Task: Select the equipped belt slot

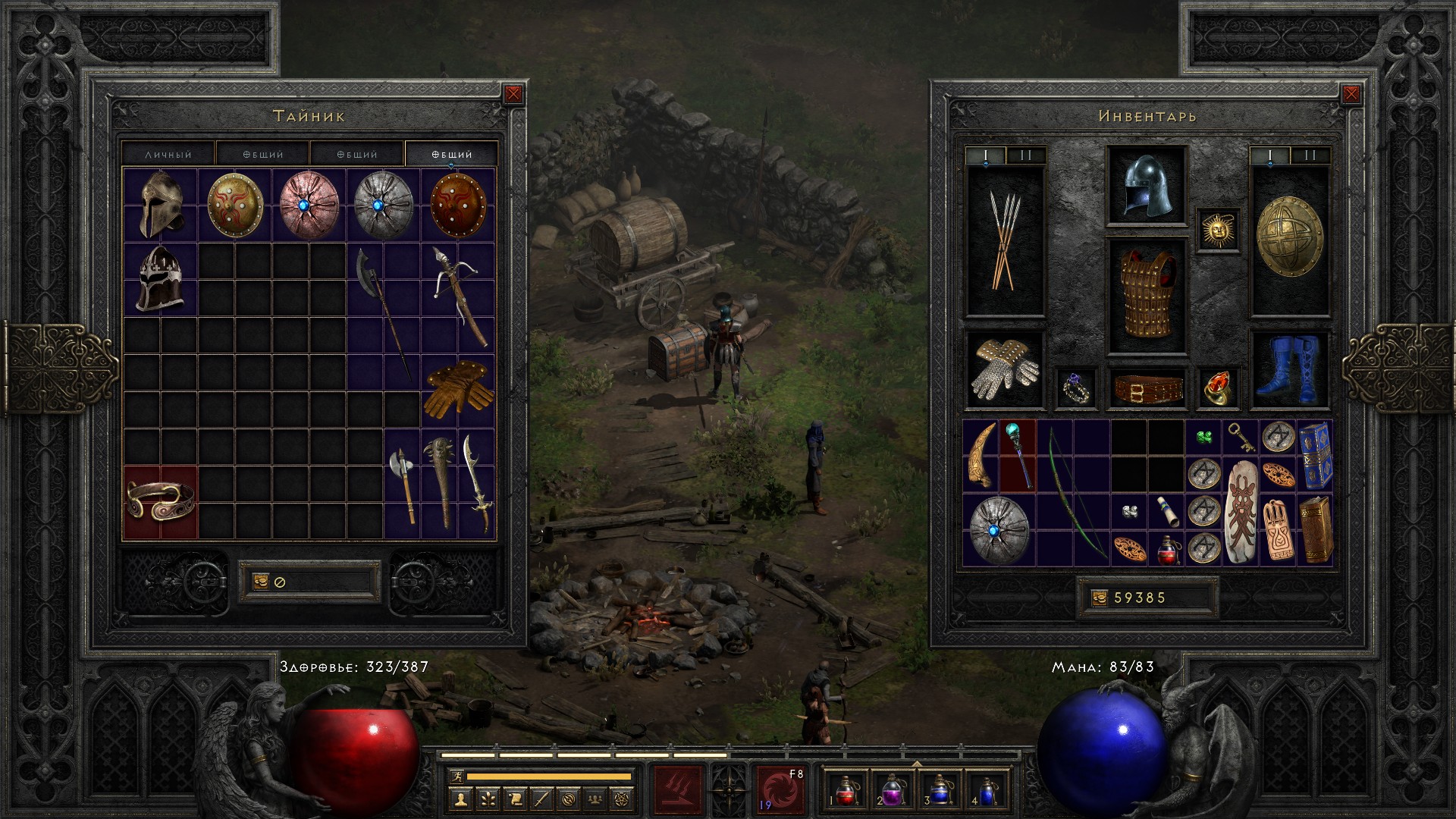Action: 1147,388
